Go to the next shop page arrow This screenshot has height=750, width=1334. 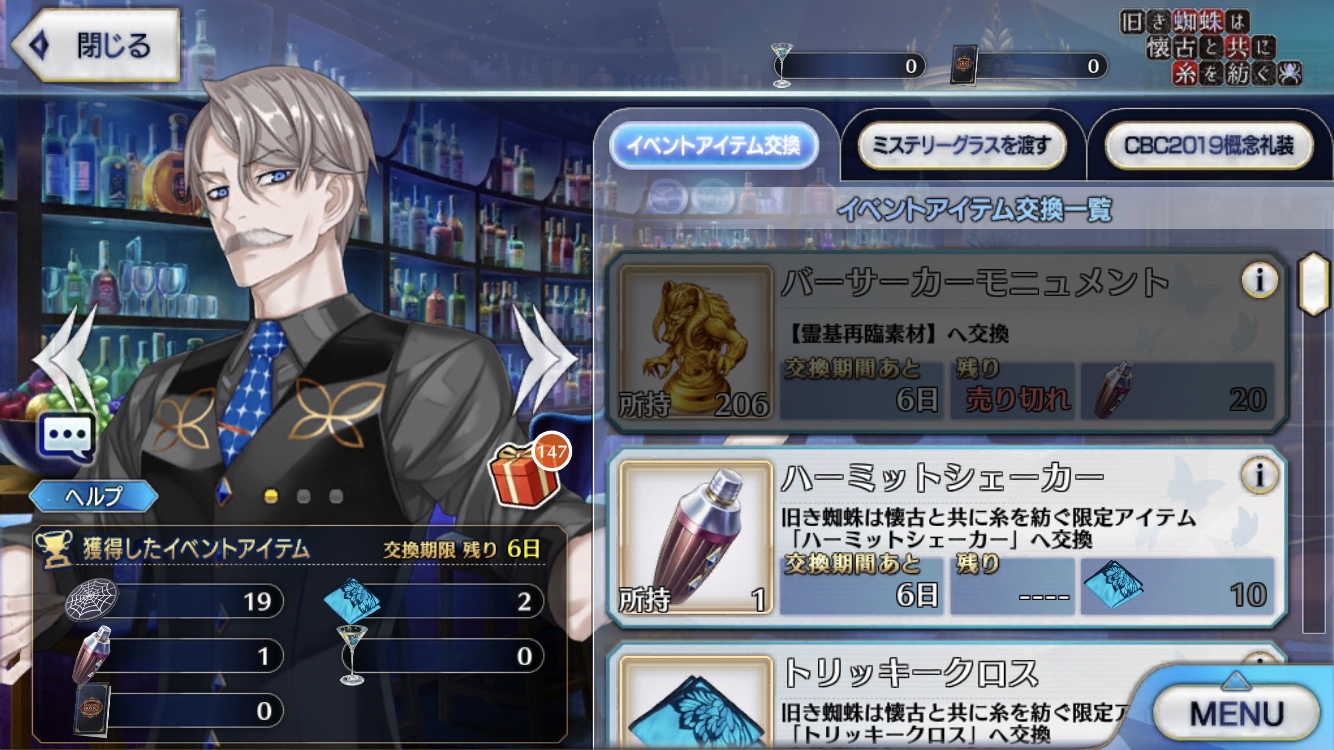[x=546, y=357]
